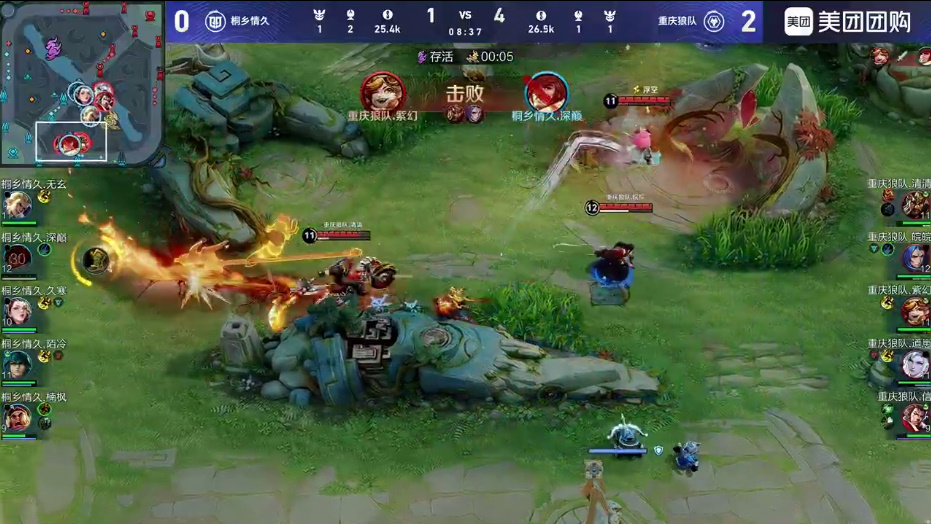Select player 桐乡情久.无玄's hero portrait
Screen dimensions: 931x524
[x=17, y=206]
